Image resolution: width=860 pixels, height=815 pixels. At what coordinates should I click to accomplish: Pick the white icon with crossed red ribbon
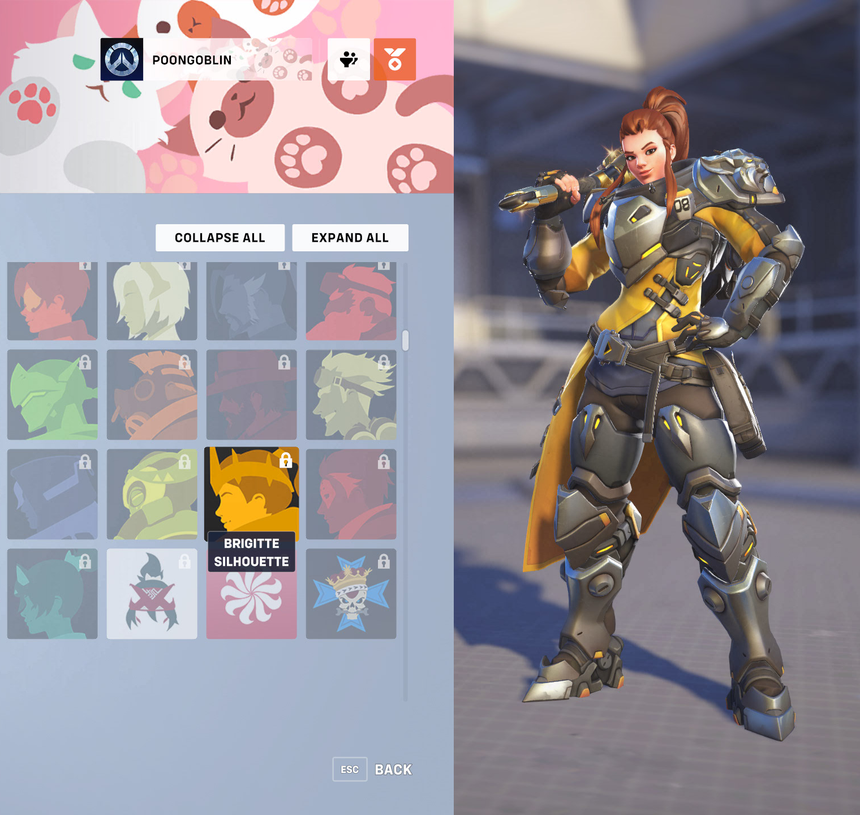coord(152,594)
